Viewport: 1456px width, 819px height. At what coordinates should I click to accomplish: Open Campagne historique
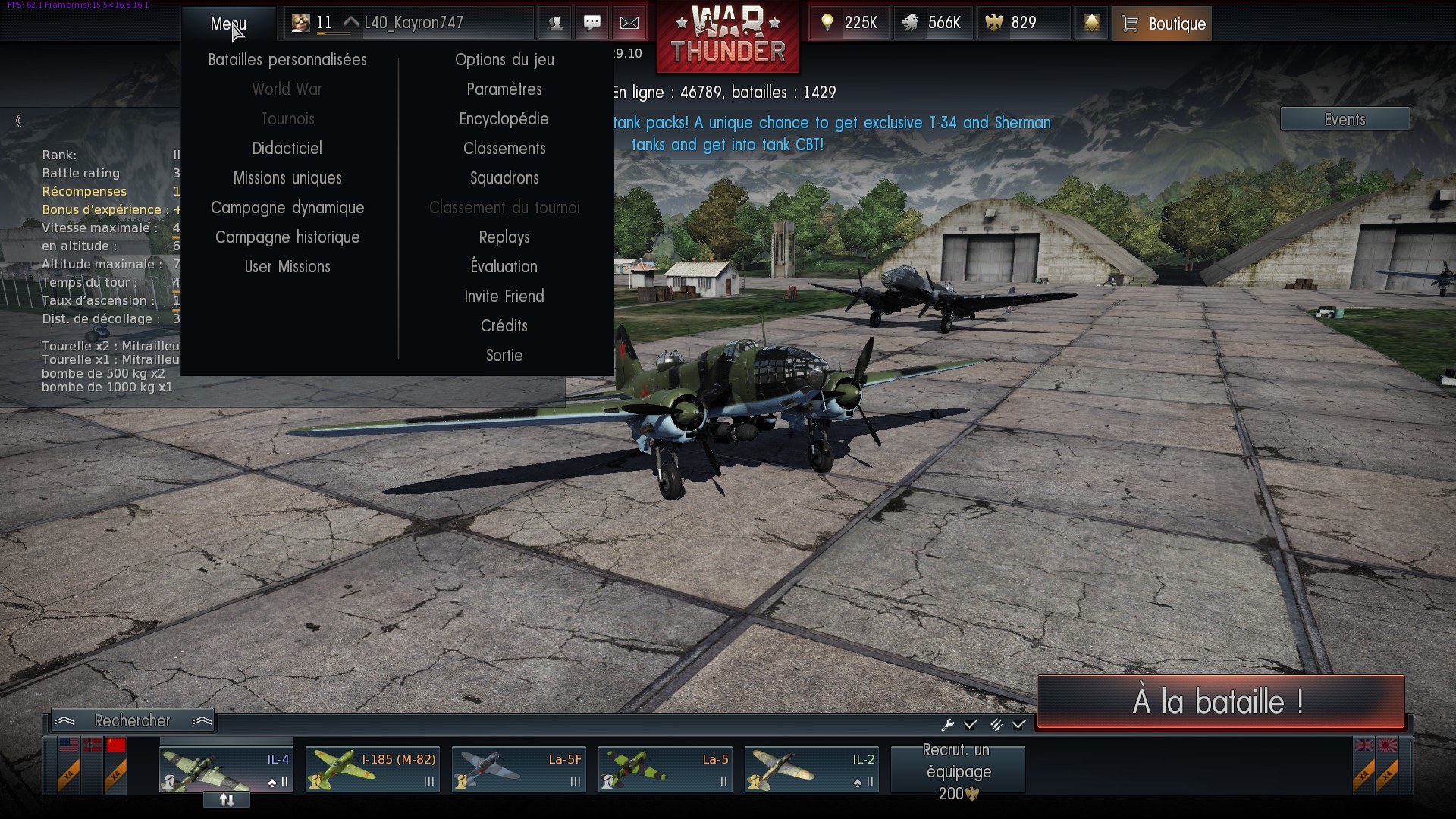pos(287,237)
